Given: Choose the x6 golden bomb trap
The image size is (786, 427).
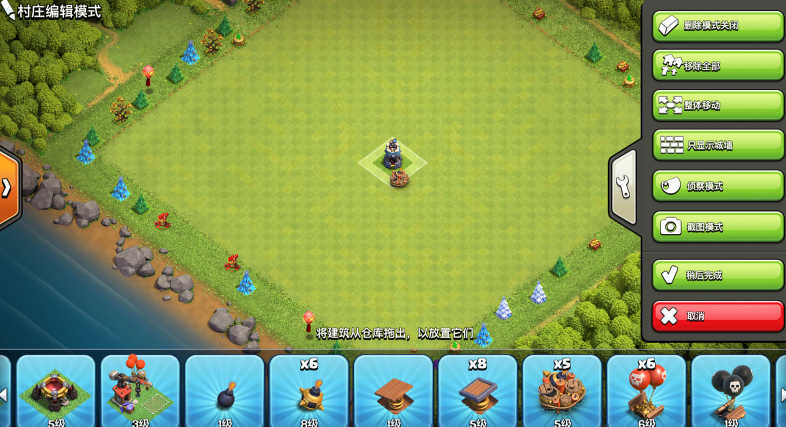Looking at the screenshot, I should point(309,391).
